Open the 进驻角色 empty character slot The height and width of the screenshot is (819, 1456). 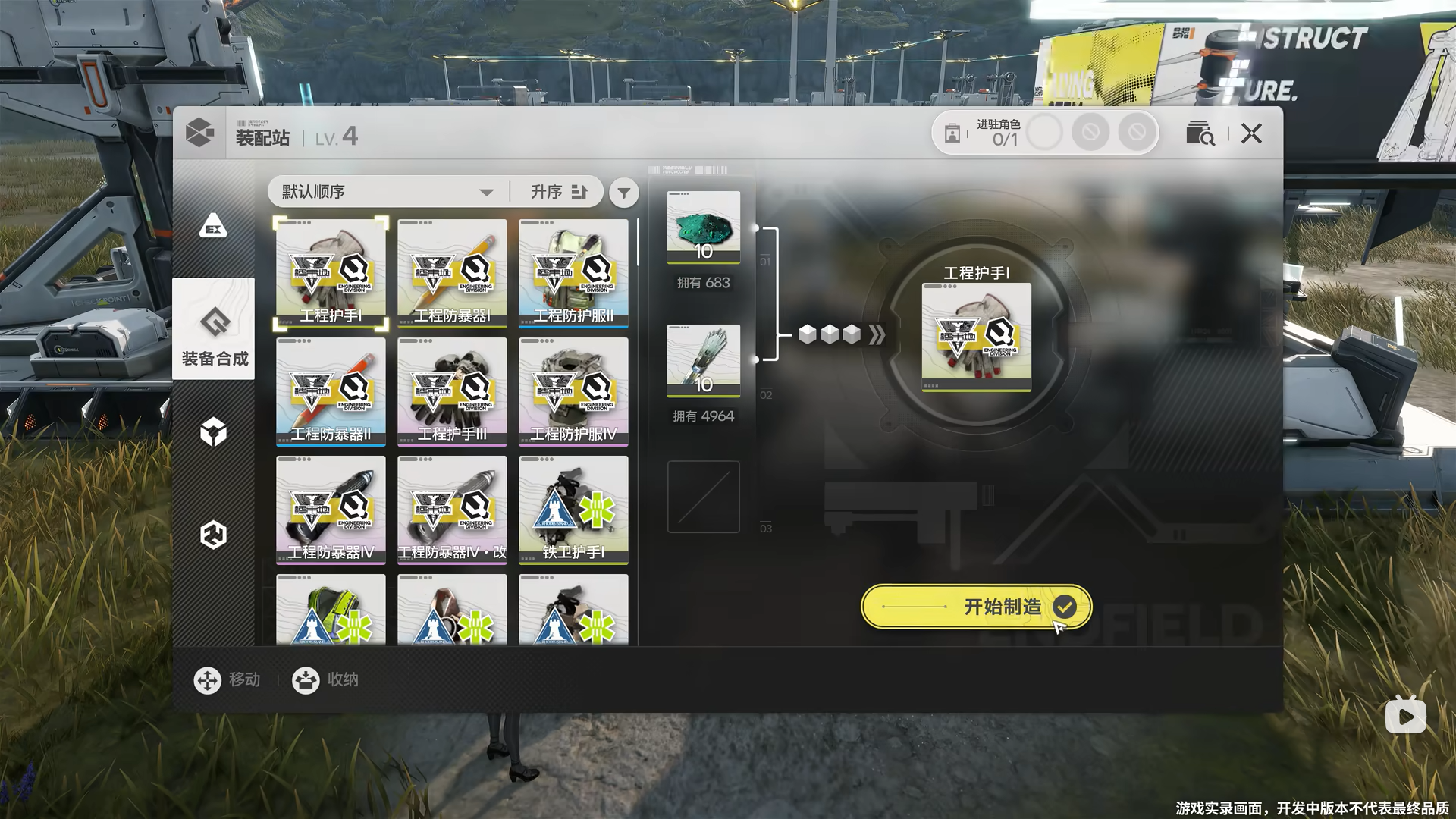click(1044, 133)
